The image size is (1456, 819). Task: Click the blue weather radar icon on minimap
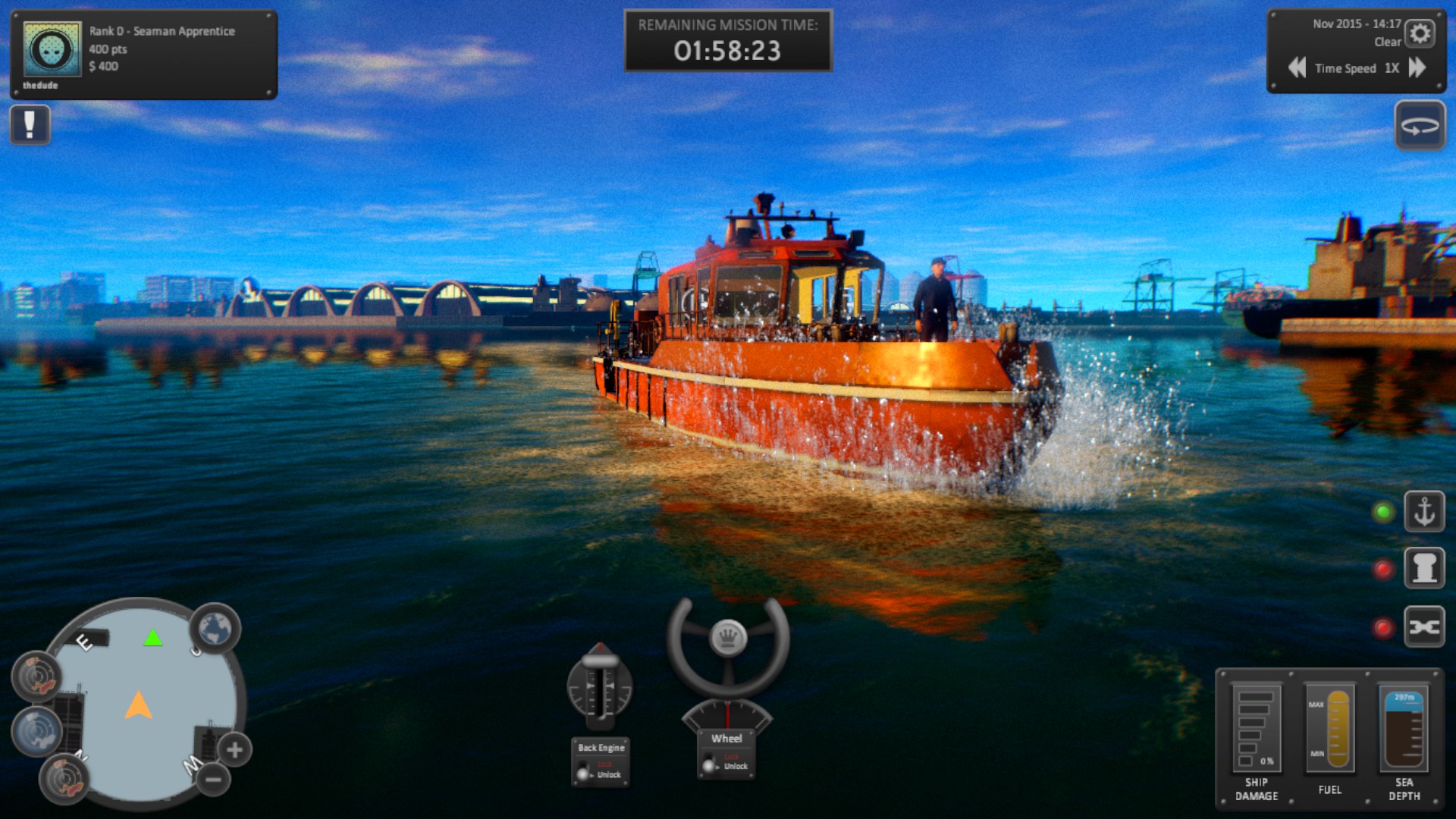point(36,730)
